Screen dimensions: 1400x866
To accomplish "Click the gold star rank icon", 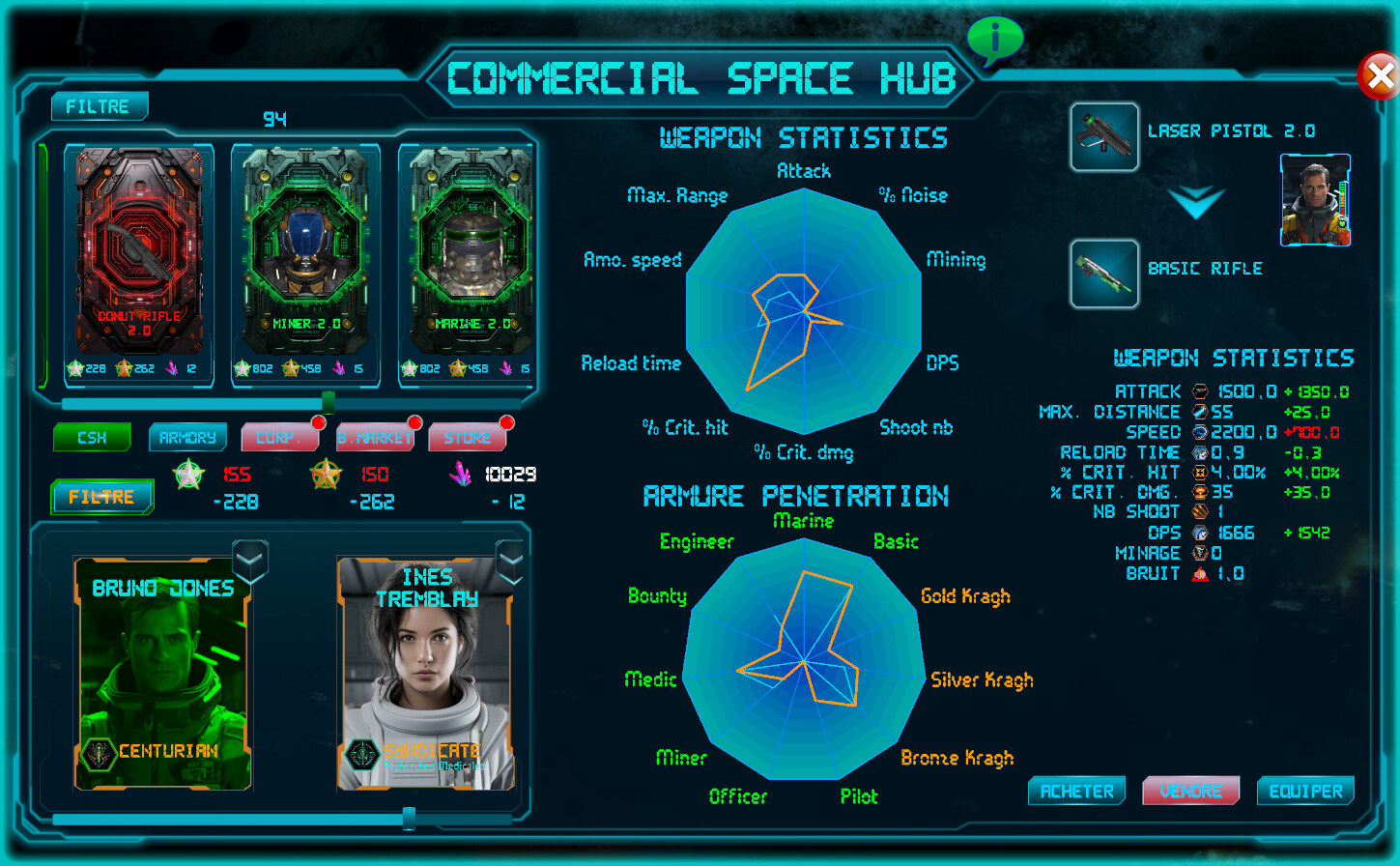I will (326, 474).
